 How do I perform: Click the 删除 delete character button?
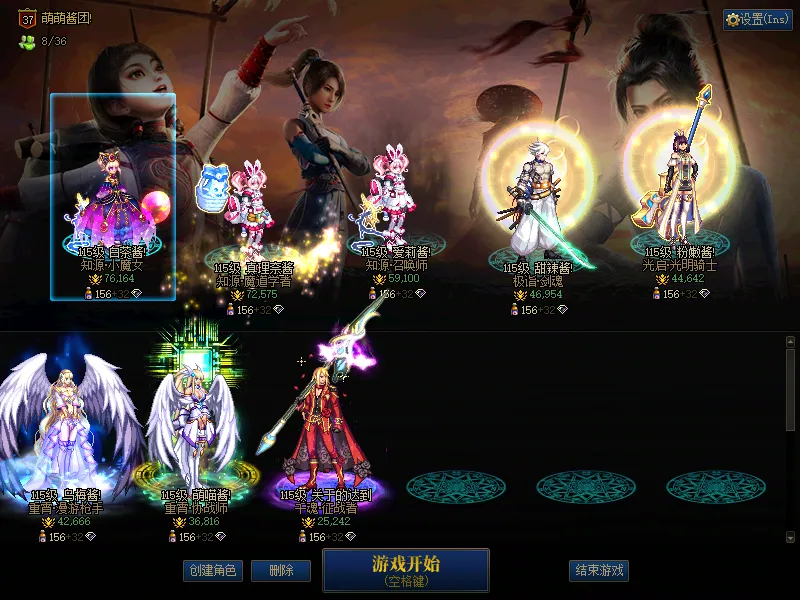point(282,571)
